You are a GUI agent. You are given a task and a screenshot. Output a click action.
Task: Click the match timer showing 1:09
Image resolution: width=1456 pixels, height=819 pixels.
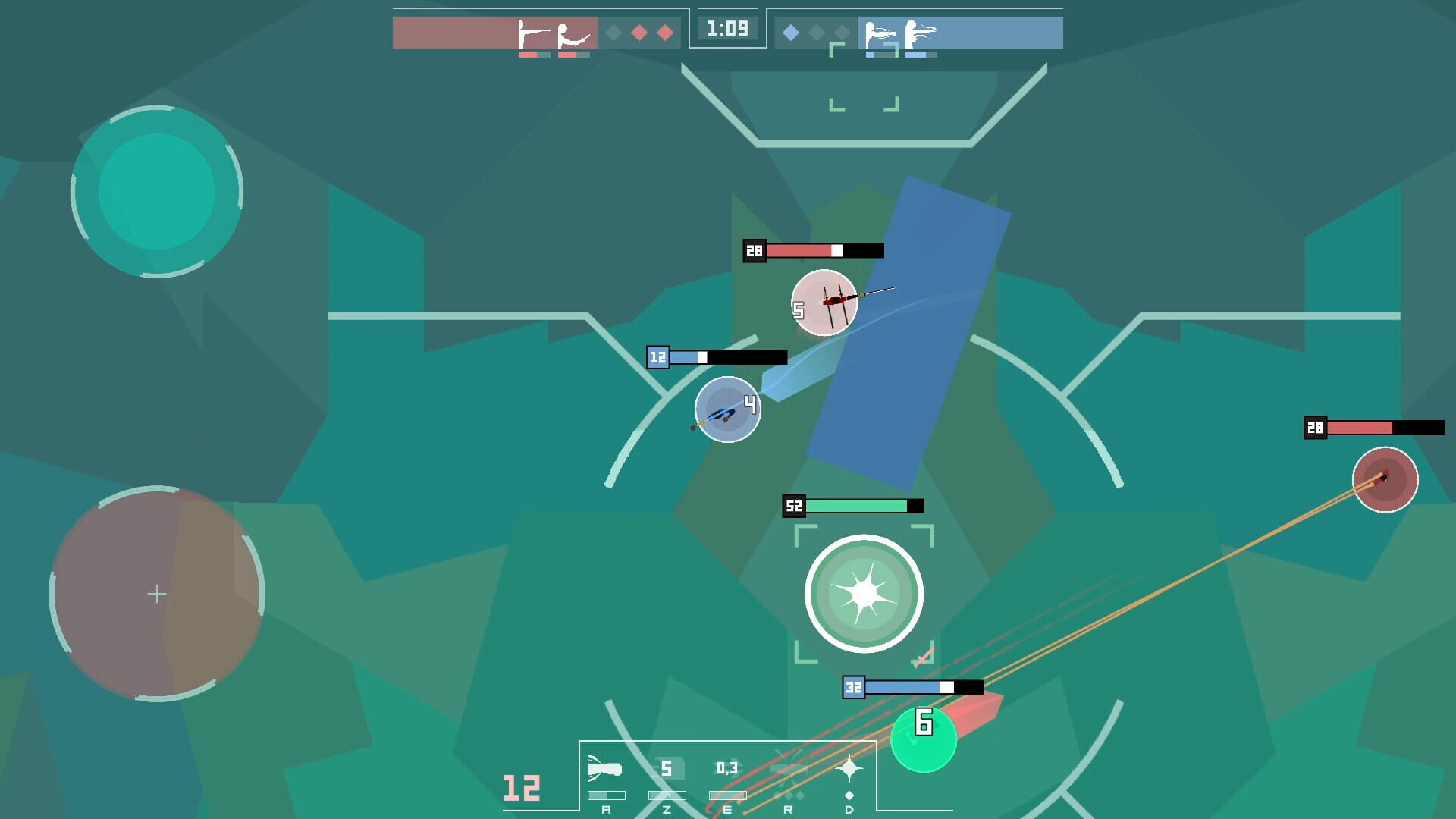(728, 29)
